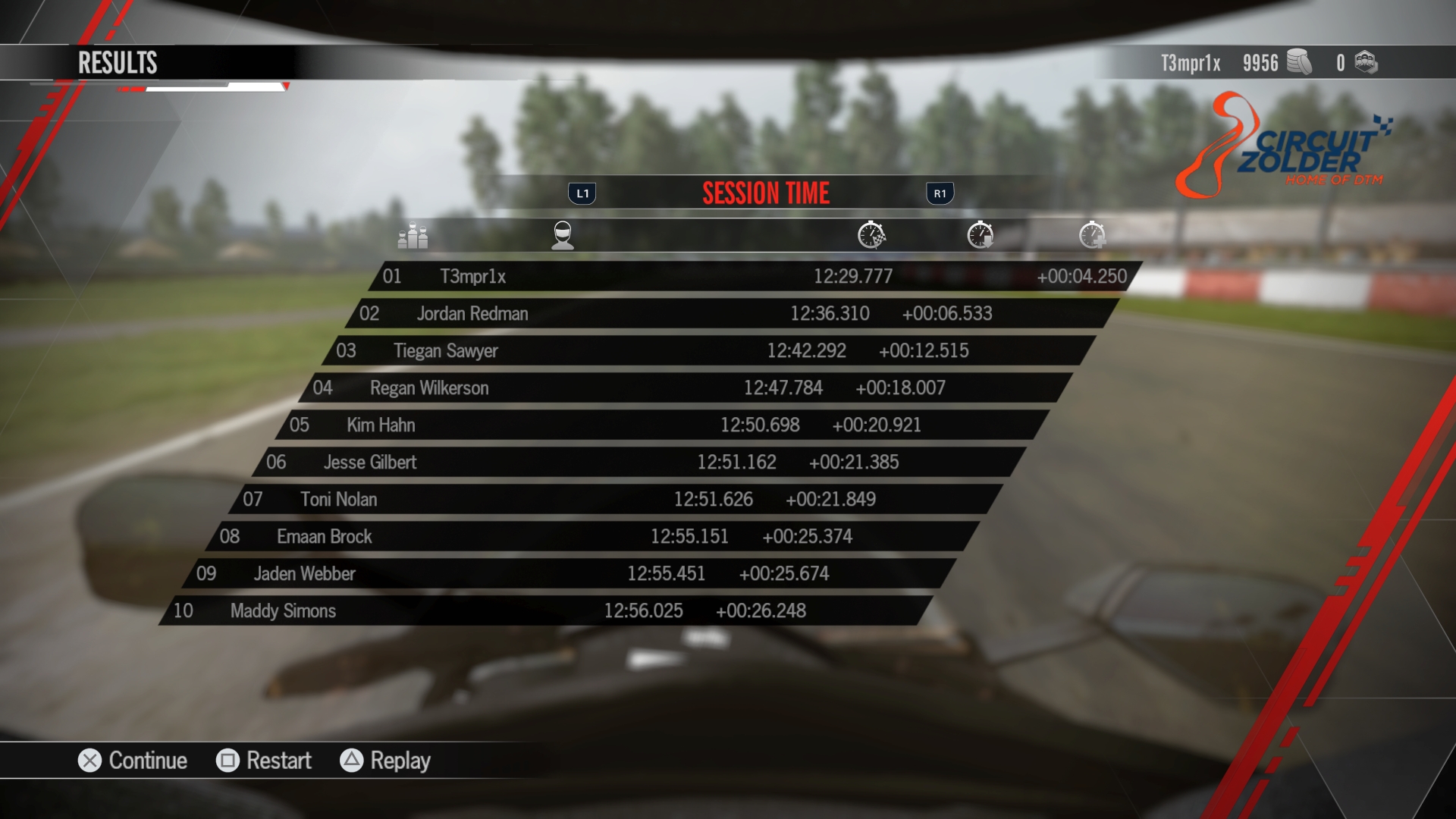Viewport: 1456px width, 819px height.
Task: Switch to next tab using R1 badge
Action: coord(940,193)
